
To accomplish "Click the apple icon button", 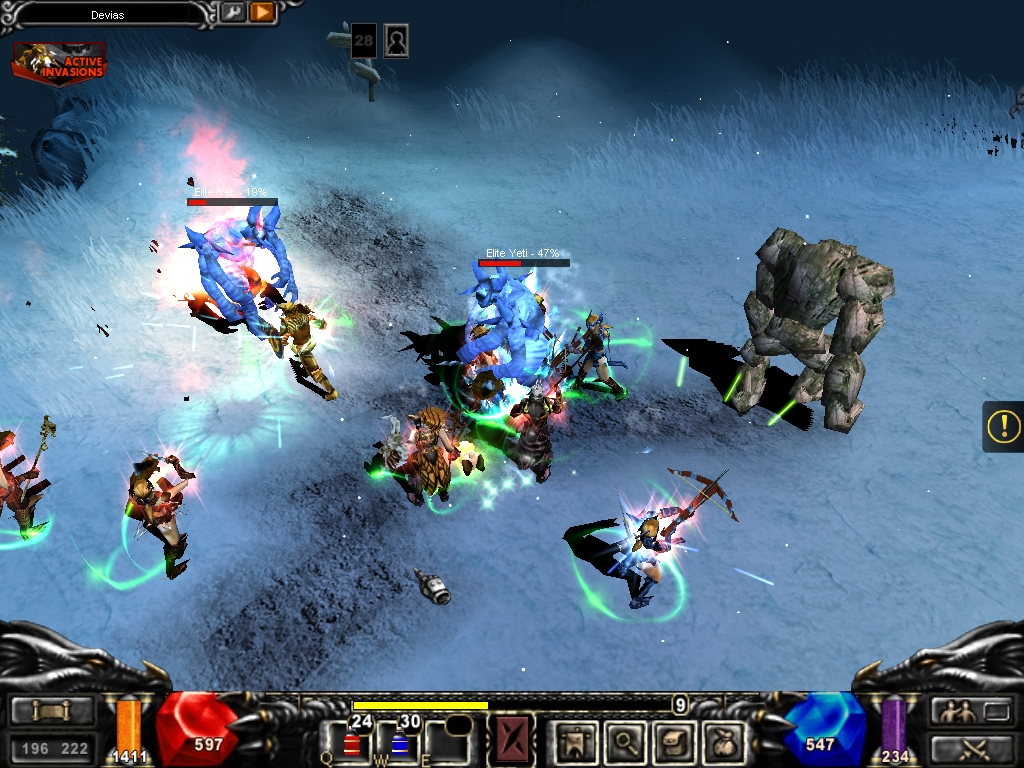I will pyautogui.click(x=723, y=741).
